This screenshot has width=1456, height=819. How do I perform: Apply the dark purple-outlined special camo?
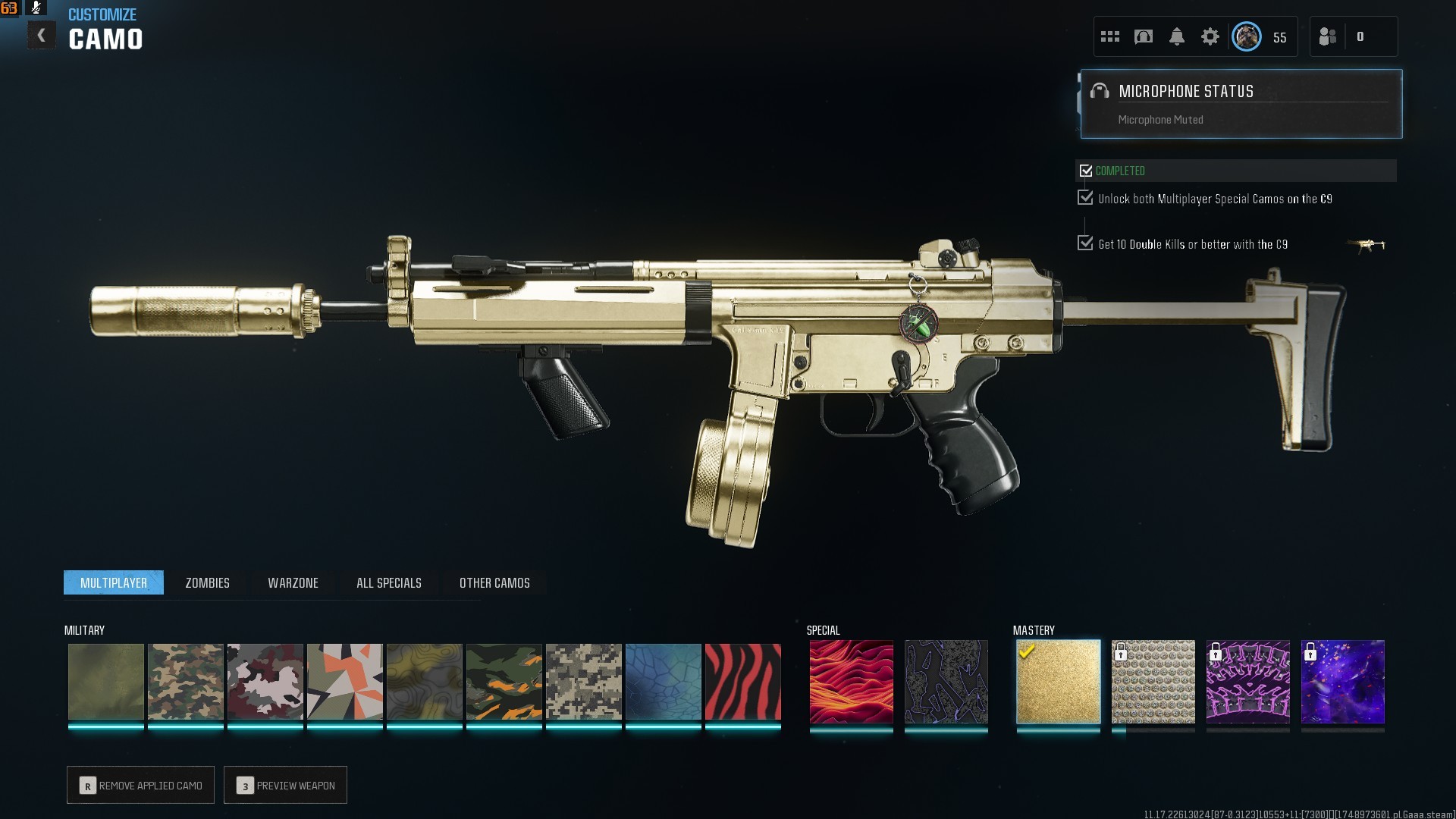point(946,682)
